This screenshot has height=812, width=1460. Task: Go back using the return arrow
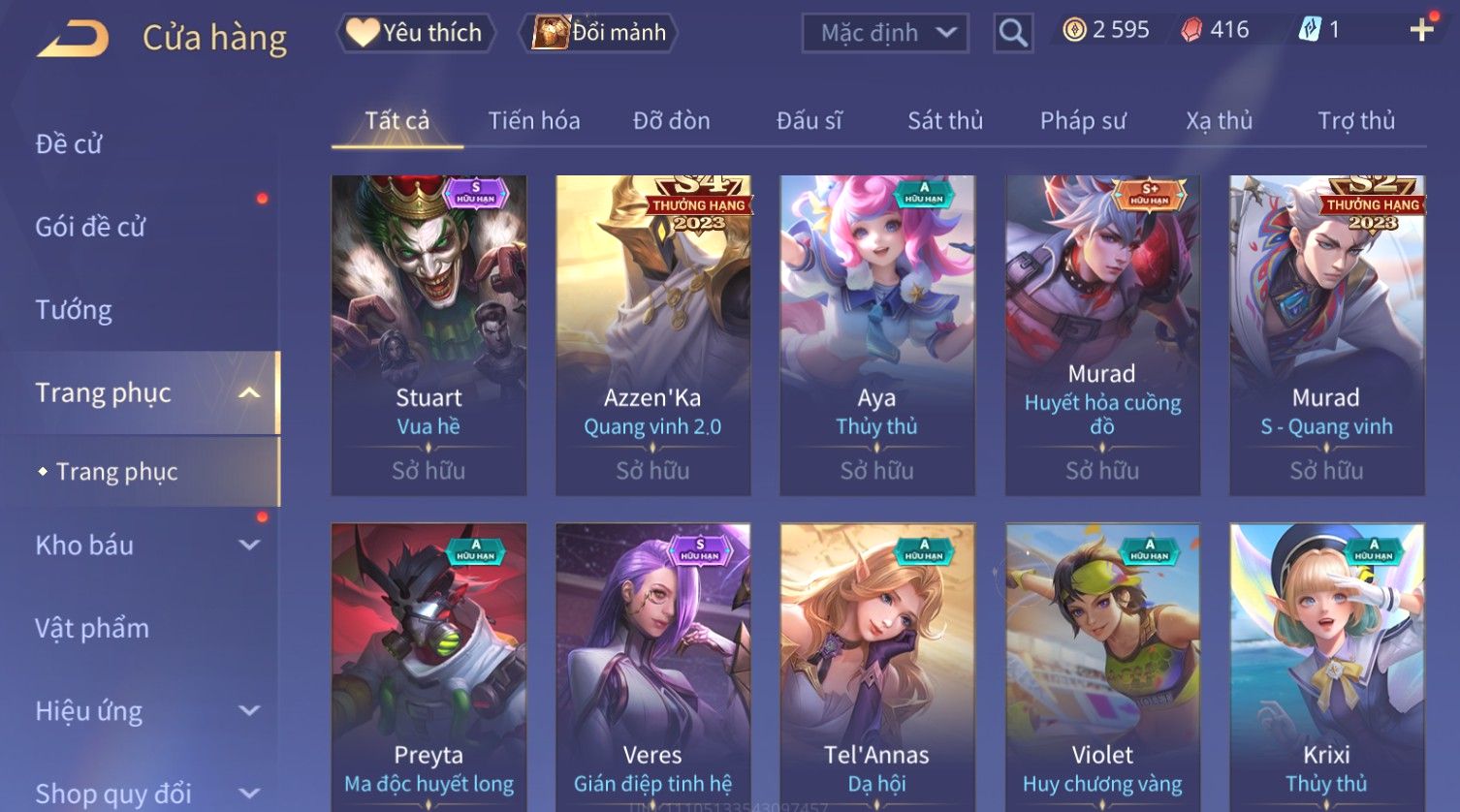[74, 39]
